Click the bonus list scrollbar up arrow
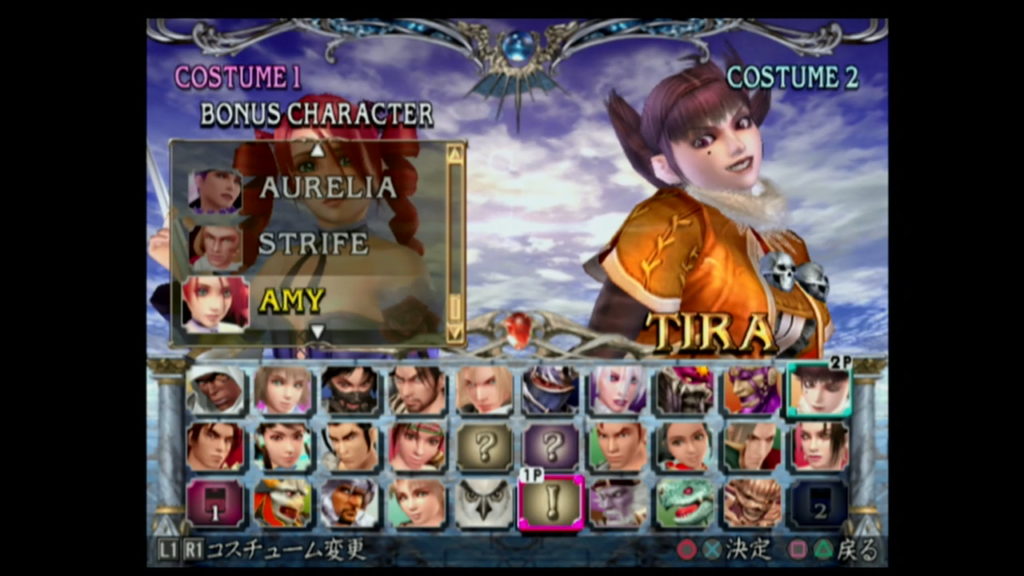Screen dimensions: 1024x576 pos(455,154)
